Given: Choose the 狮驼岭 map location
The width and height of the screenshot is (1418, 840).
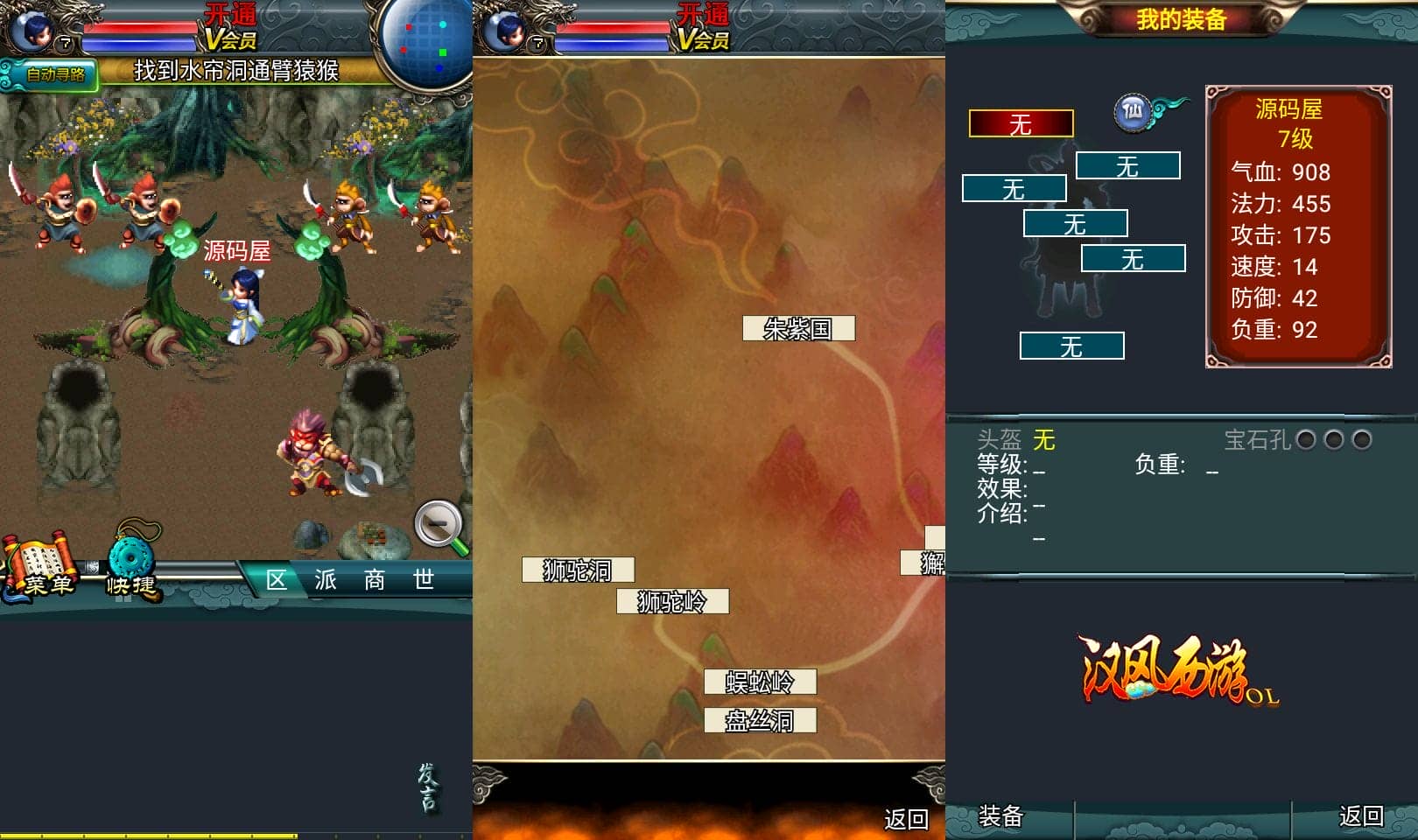Looking at the screenshot, I should [x=672, y=602].
